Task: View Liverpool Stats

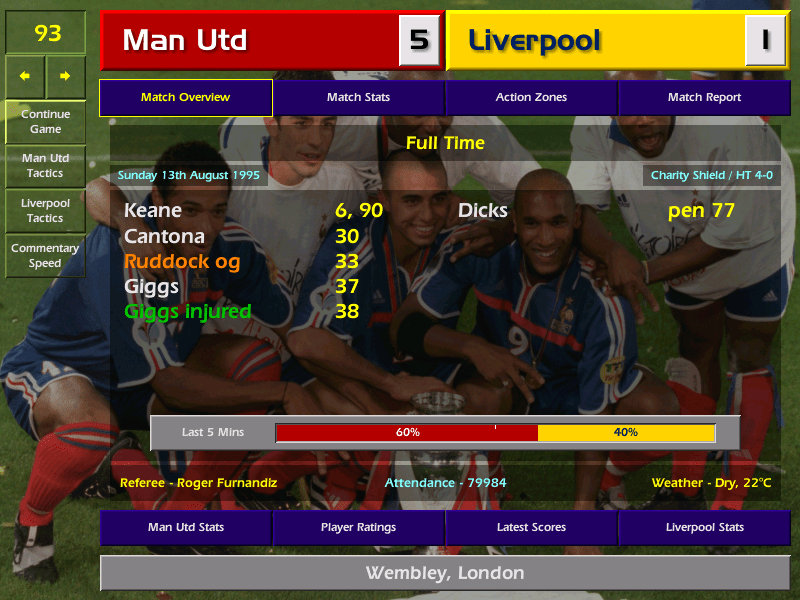Action: 704,527
